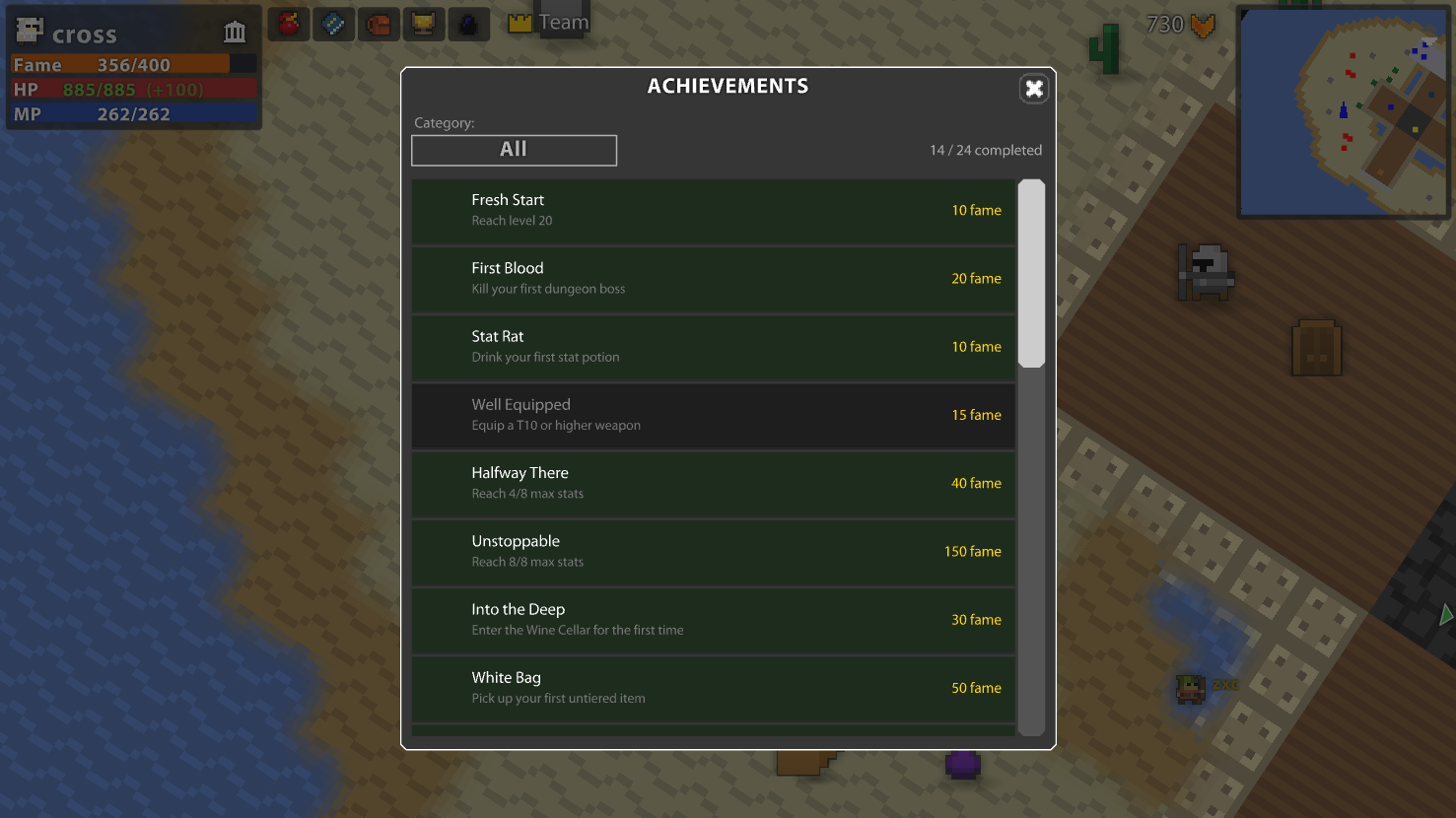Open the blue spell scroll icon
Image resolution: width=1456 pixels, height=818 pixels.
point(333,24)
